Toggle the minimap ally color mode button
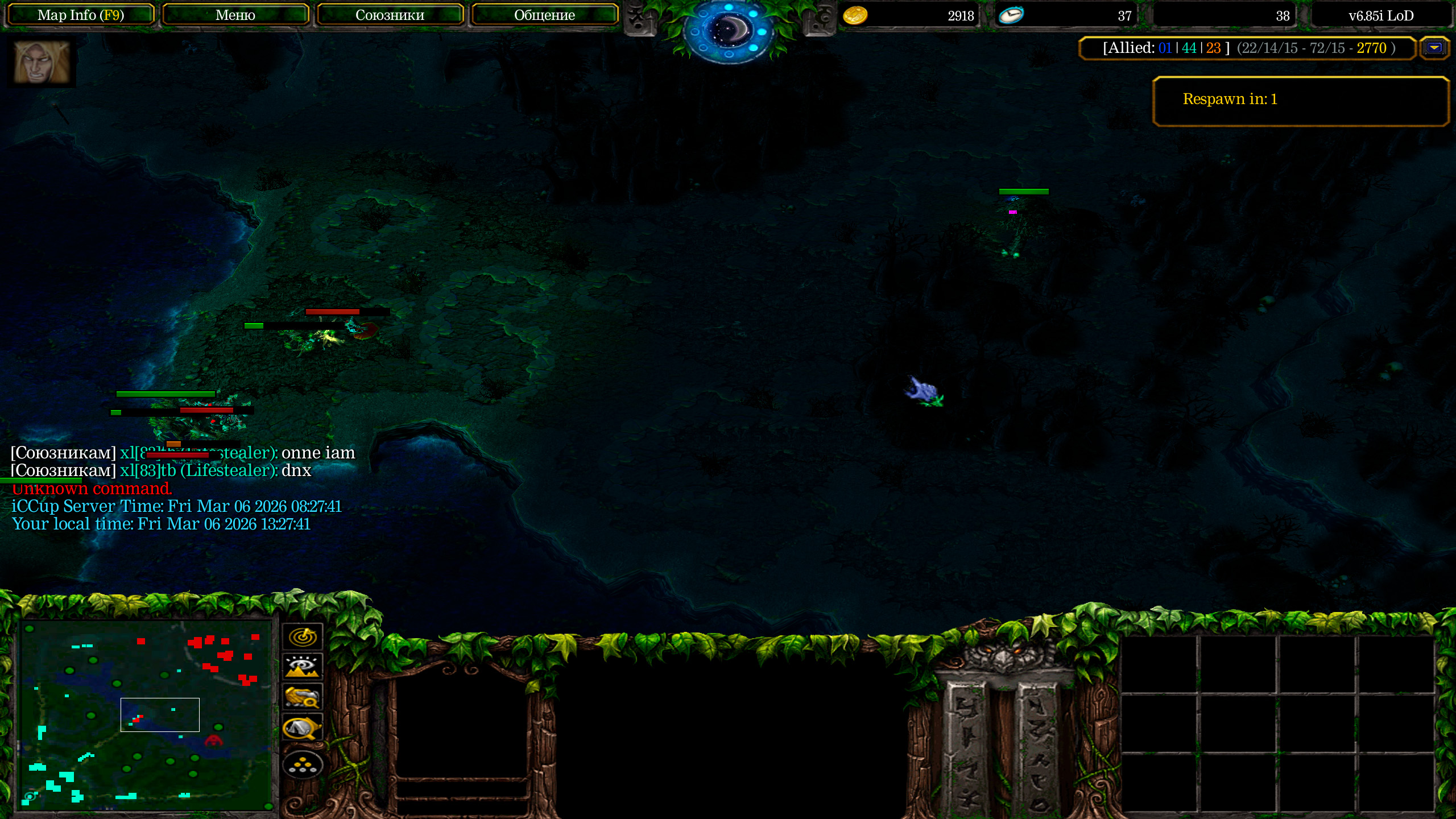Image resolution: width=1456 pixels, height=819 pixels. pyautogui.click(x=303, y=697)
